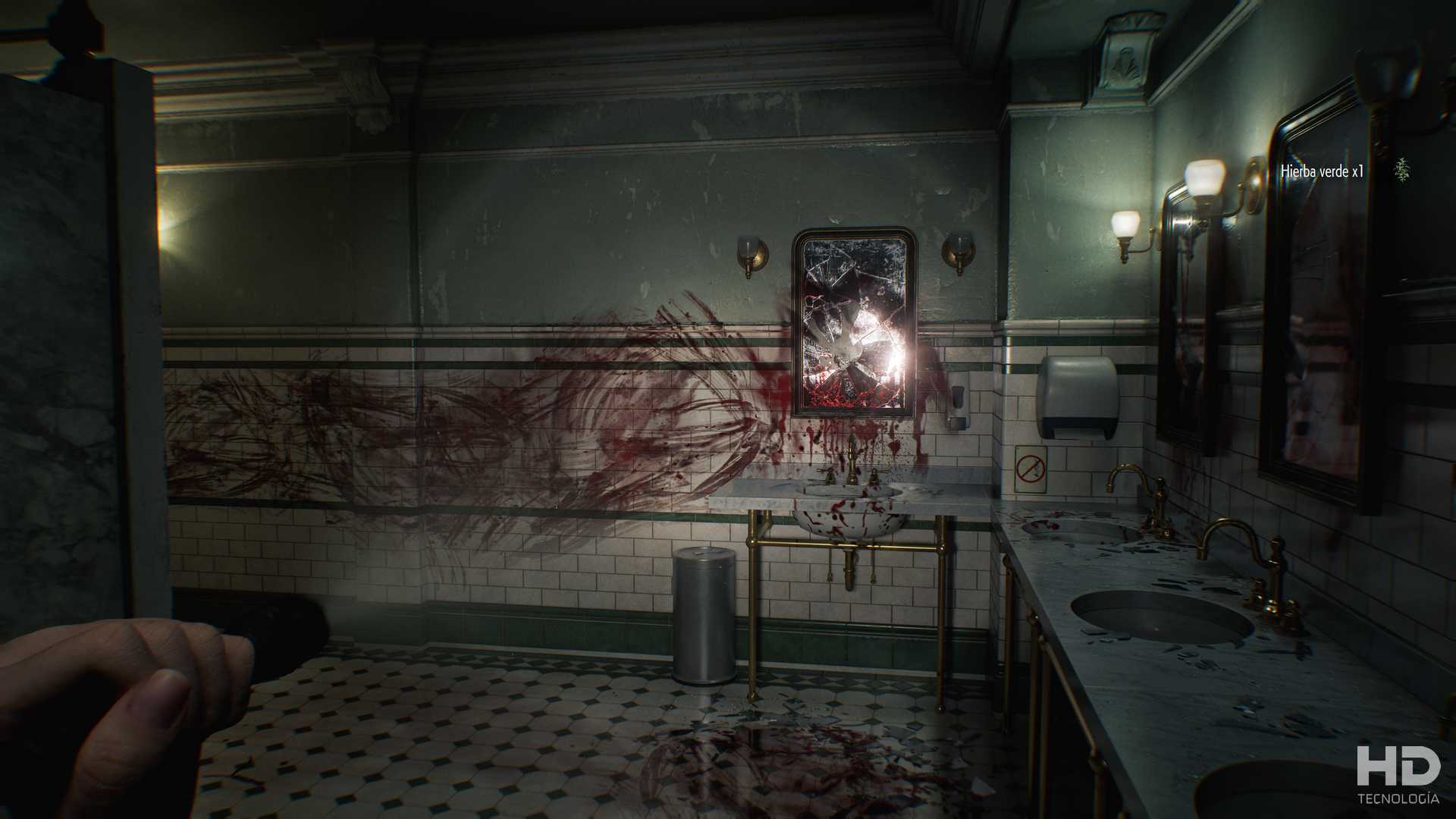Click the green herb pickup notification icon

pos(1403,171)
